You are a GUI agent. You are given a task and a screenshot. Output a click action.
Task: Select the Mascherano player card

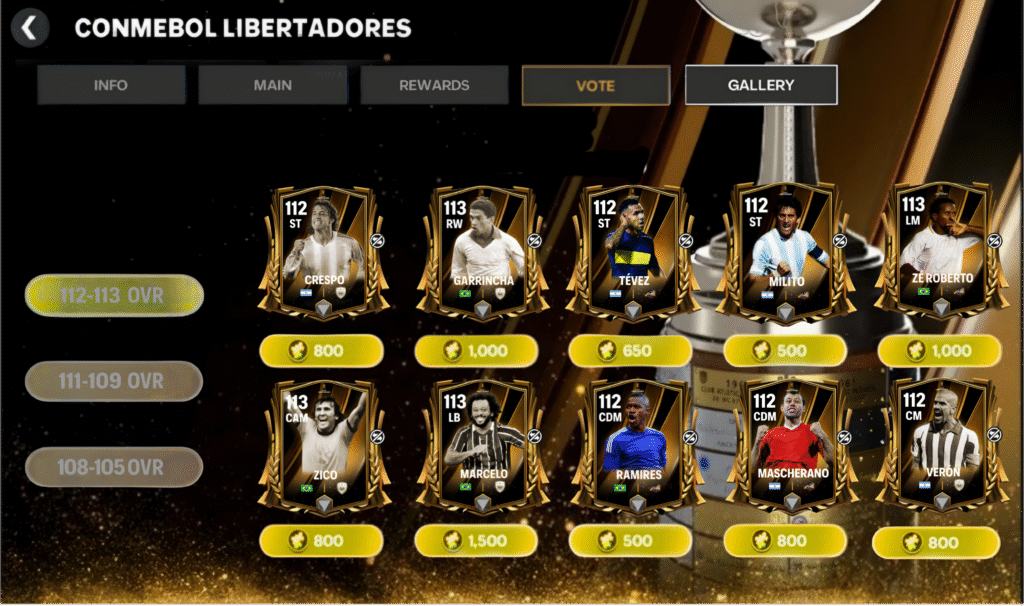coord(786,445)
